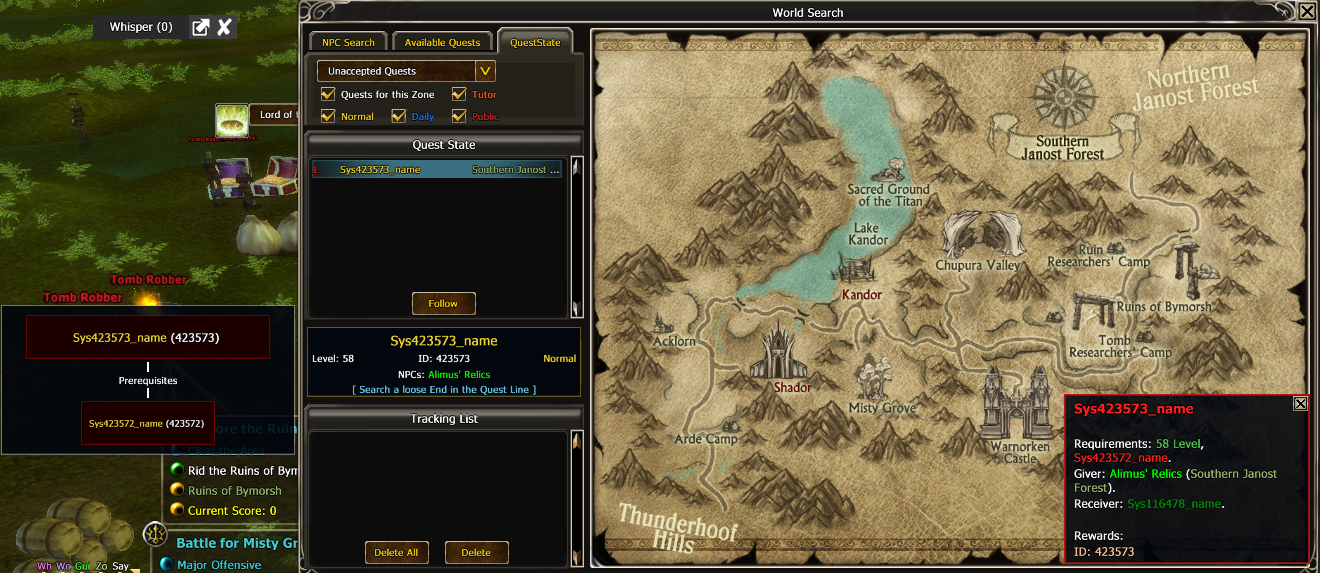Image resolution: width=1320 pixels, height=573 pixels.
Task: Search a loose end in the quest line
Action: (x=443, y=389)
